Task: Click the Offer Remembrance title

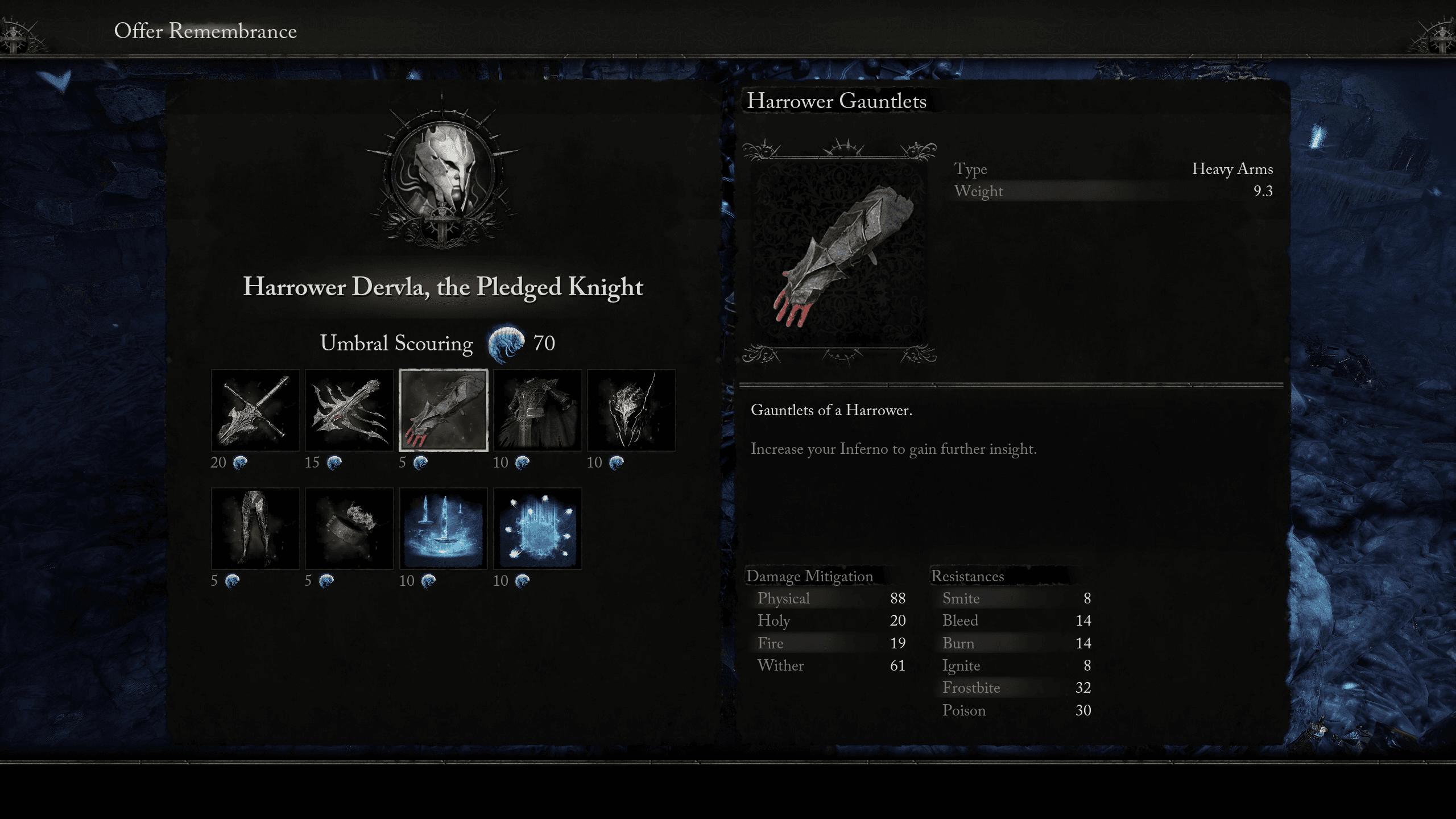Action: pyautogui.click(x=205, y=31)
